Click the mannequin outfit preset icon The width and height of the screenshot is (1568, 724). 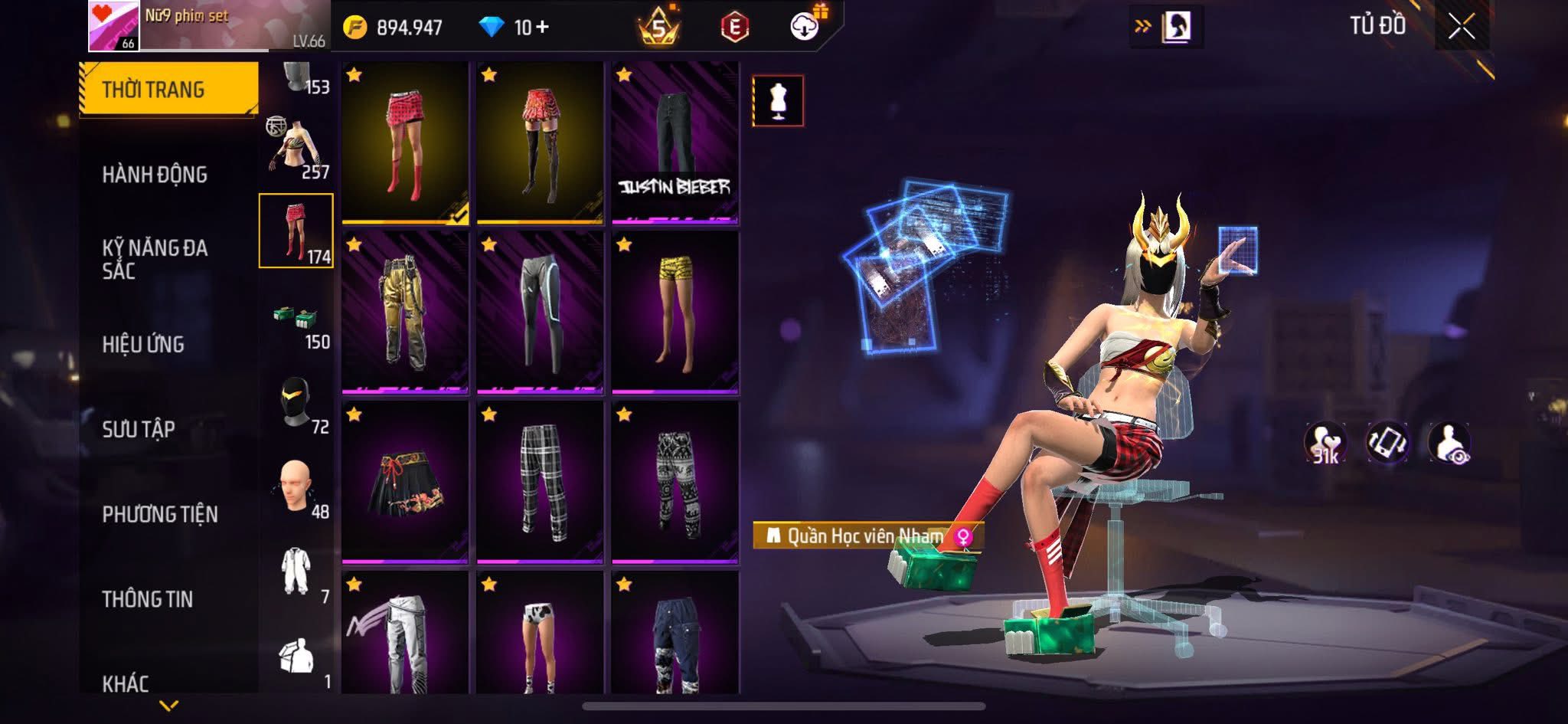(778, 100)
